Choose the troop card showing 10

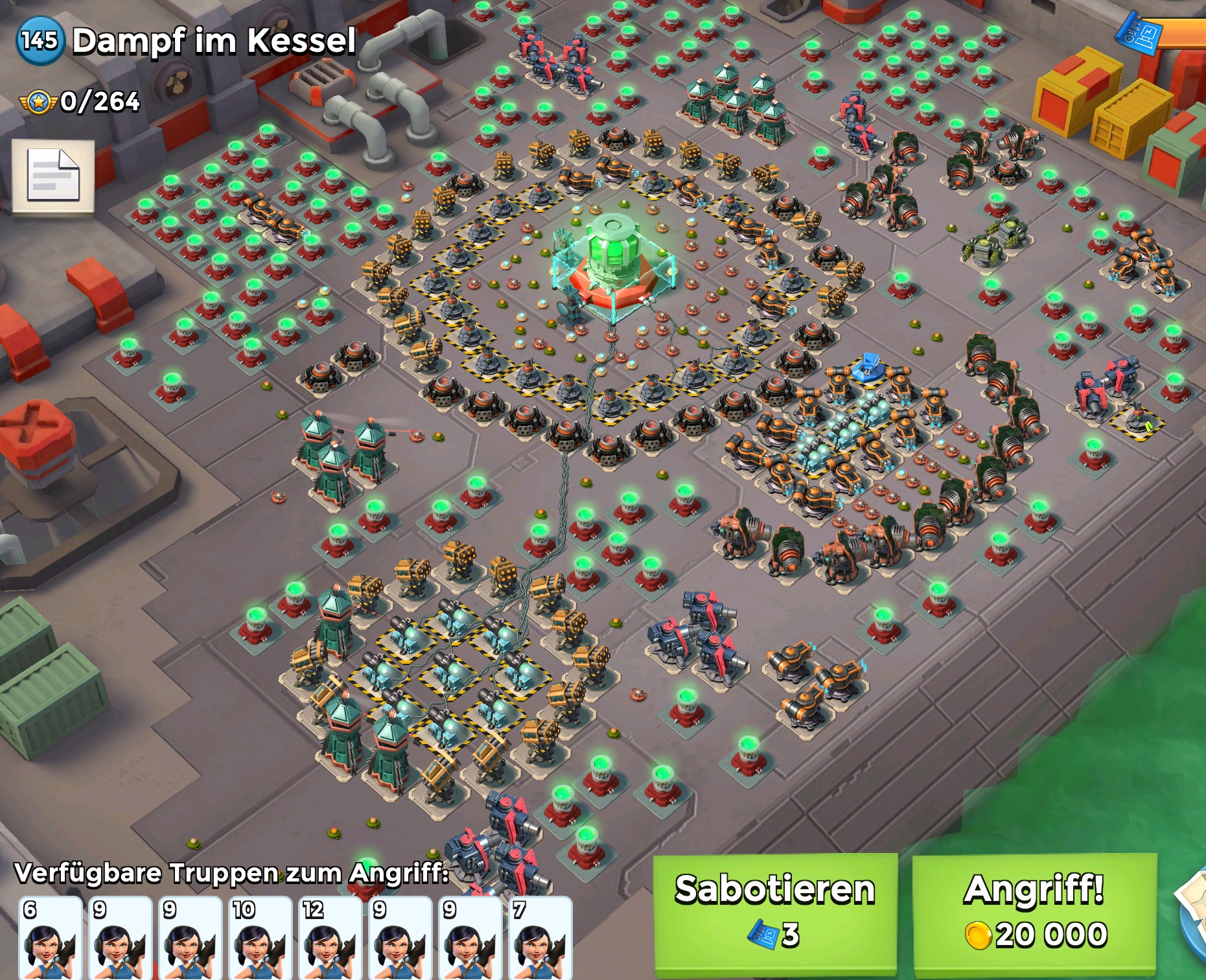[x=260, y=938]
